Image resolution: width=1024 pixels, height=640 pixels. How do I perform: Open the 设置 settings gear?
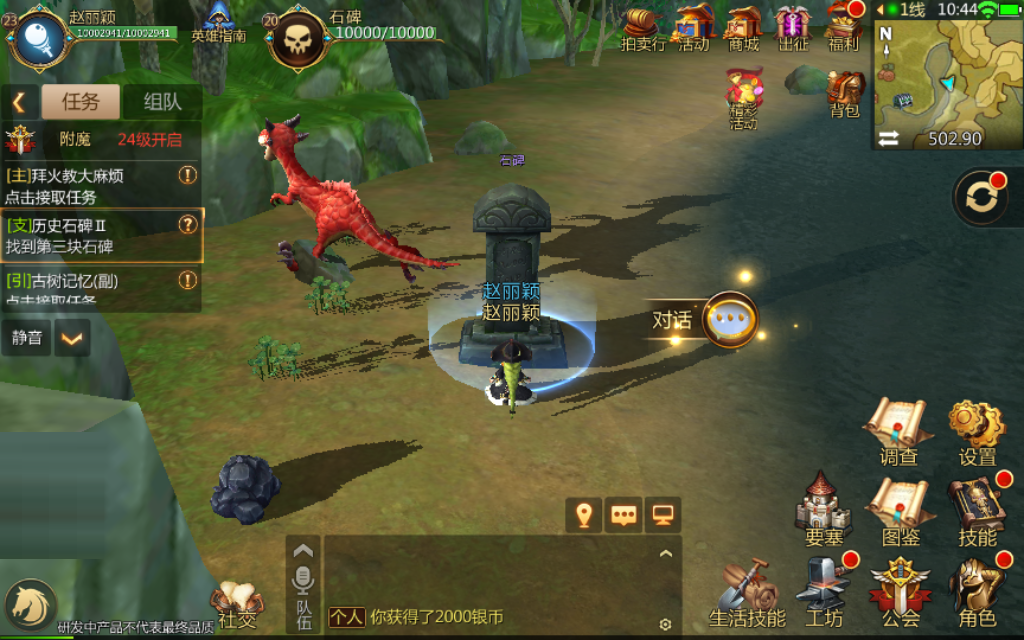click(977, 432)
